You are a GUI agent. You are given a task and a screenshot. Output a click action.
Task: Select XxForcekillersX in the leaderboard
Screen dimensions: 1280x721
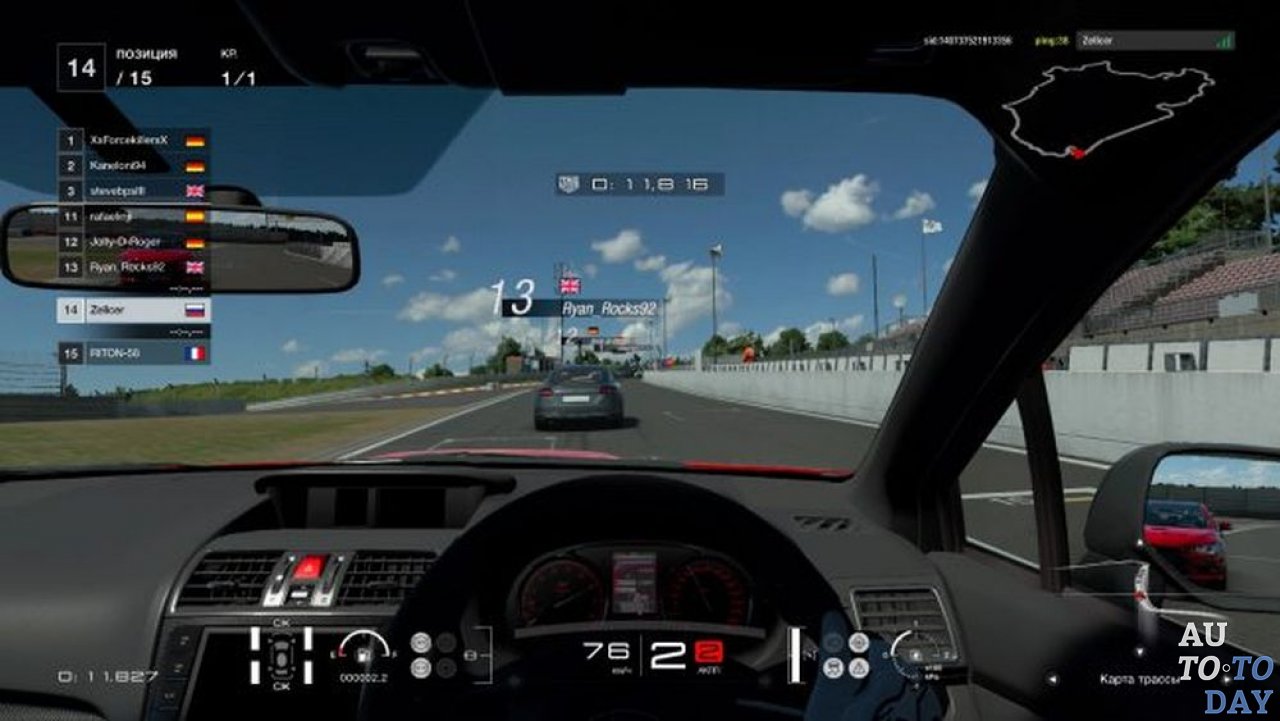pos(133,140)
